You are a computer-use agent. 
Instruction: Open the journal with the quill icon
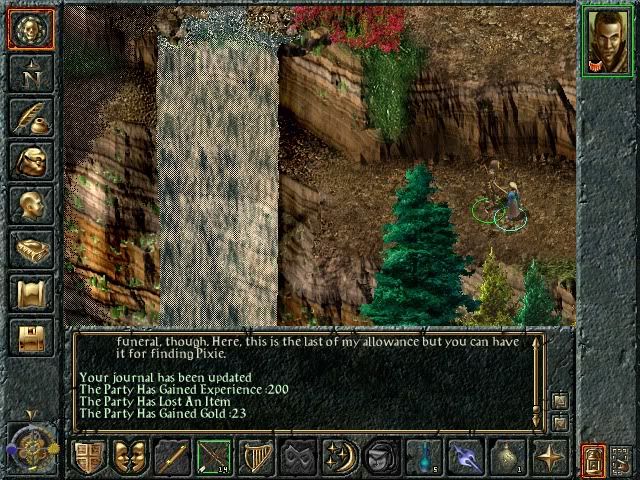pos(30,118)
